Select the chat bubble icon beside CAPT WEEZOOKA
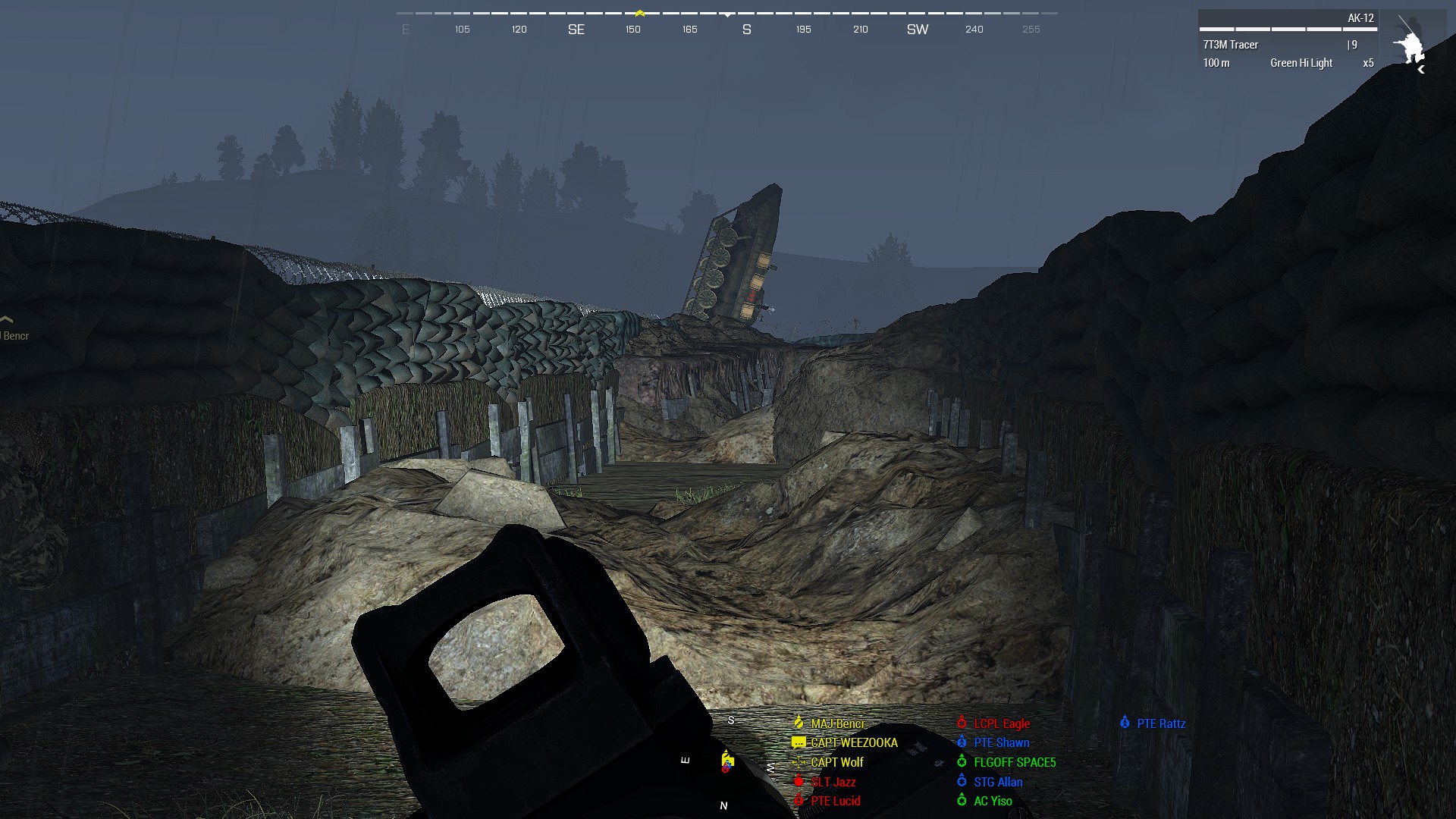This screenshot has width=1456, height=819. pyautogui.click(x=798, y=742)
